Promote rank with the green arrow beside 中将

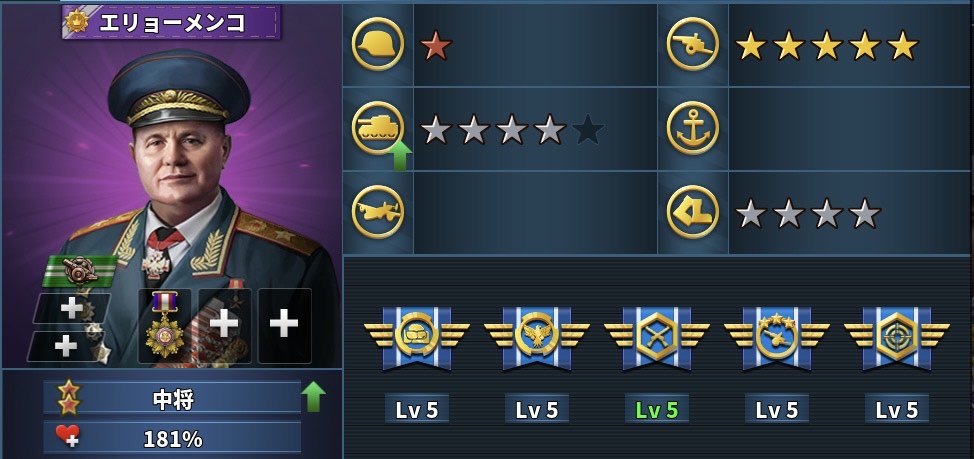[x=313, y=397]
